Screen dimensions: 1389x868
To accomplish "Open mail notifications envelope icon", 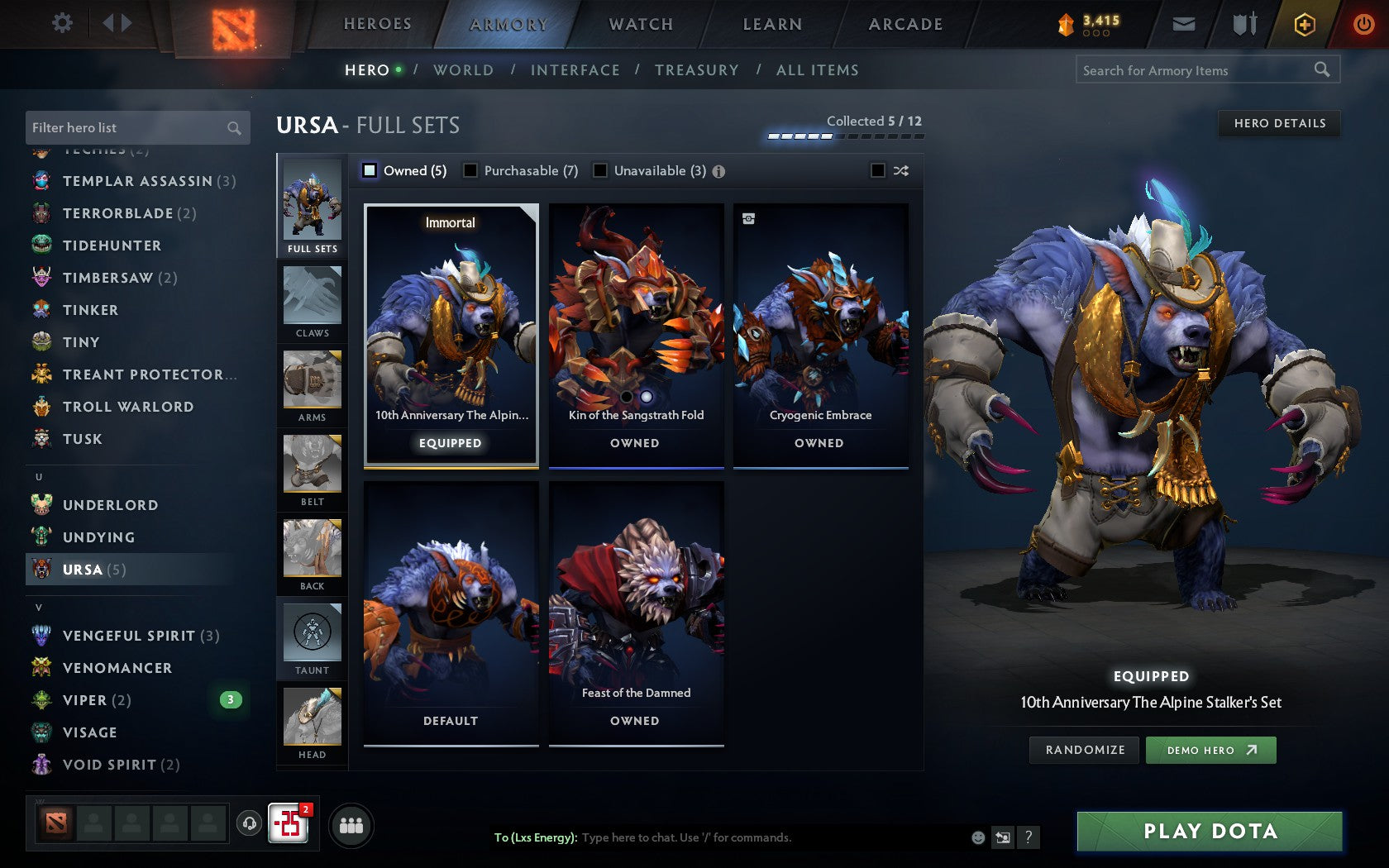I will tap(1184, 24).
